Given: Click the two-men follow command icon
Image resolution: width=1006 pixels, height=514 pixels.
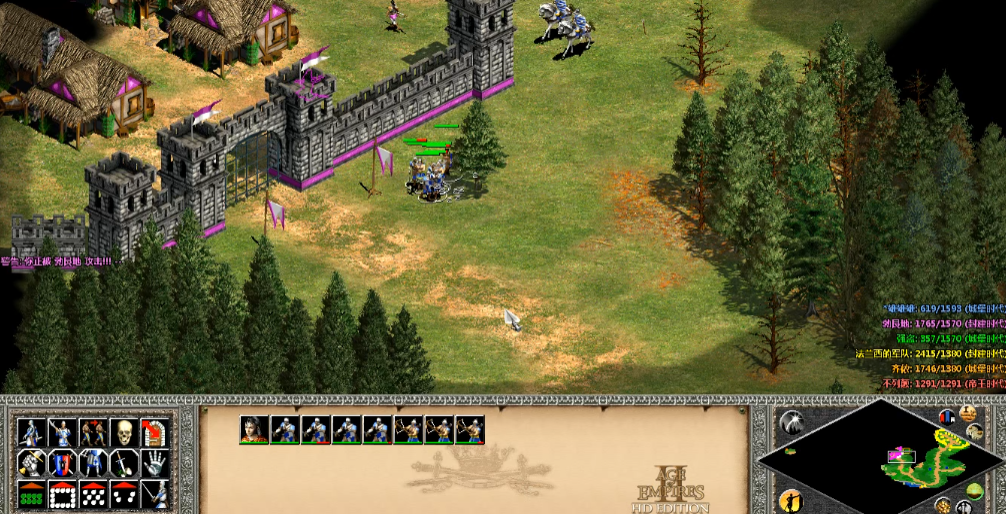Looking at the screenshot, I should pos(93,433).
